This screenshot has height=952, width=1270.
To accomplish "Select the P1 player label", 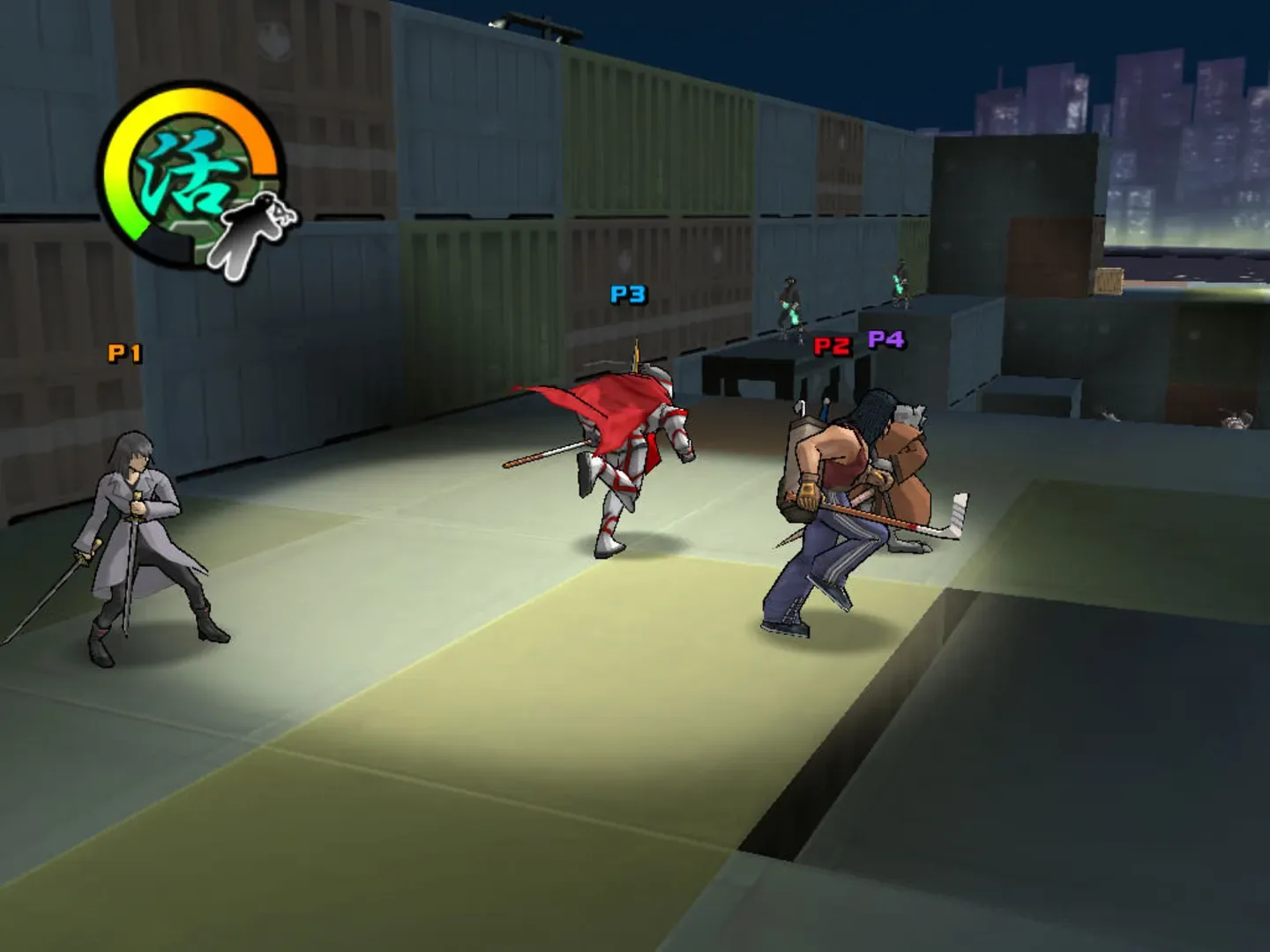I will 123,353.
